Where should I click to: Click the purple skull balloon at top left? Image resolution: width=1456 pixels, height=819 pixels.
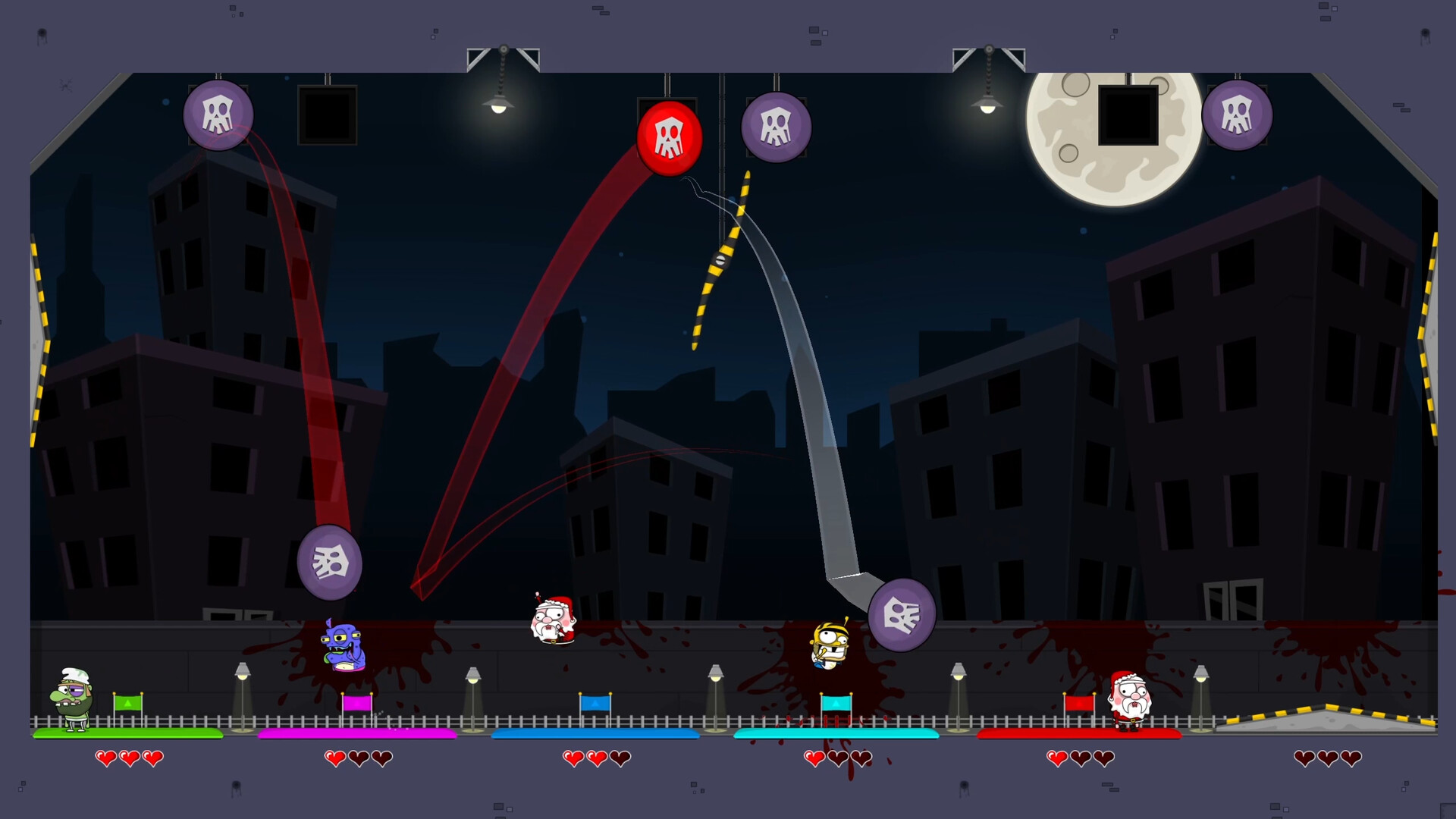pyautogui.click(x=218, y=114)
